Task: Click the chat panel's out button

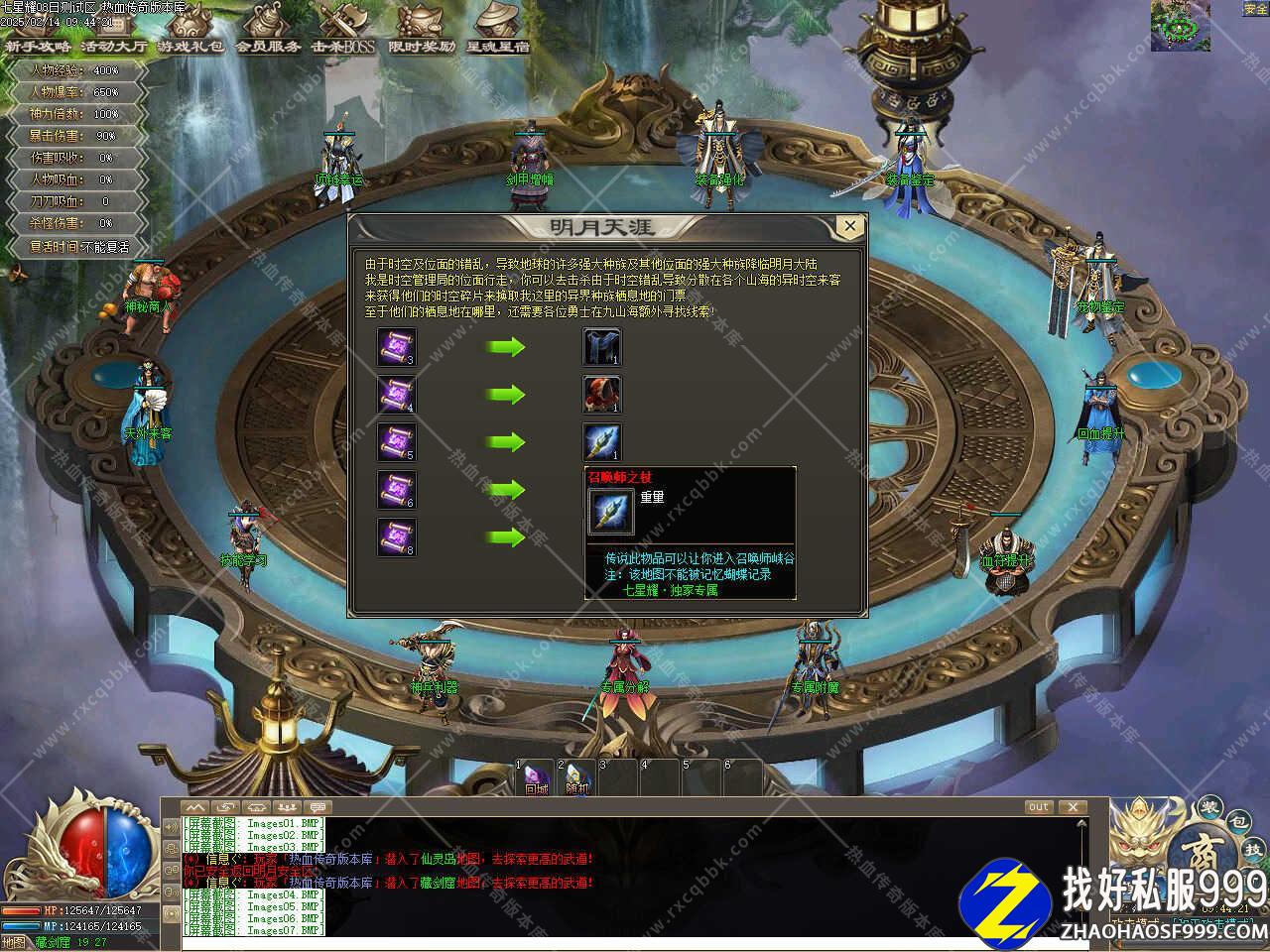Action: 1039,807
